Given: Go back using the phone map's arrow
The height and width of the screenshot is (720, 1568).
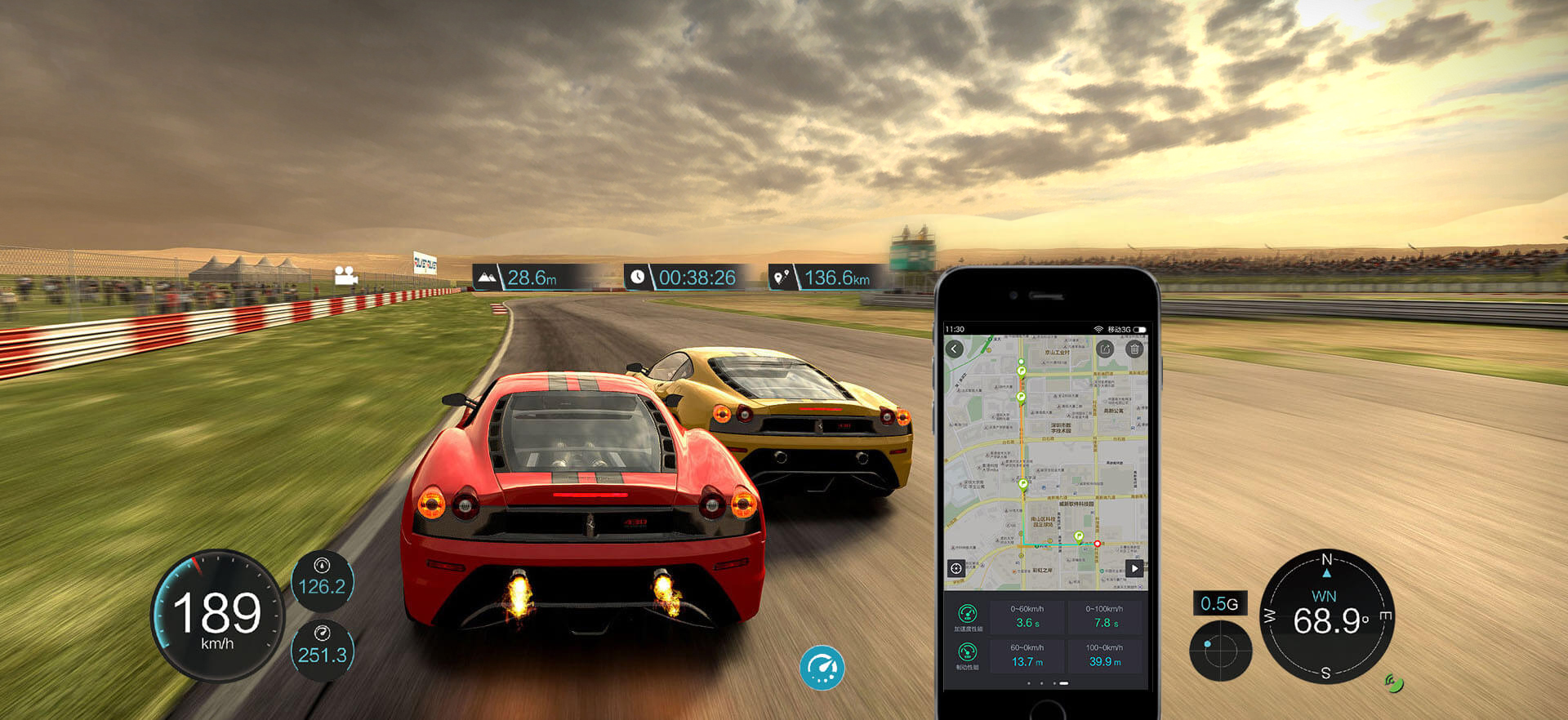Looking at the screenshot, I should (x=954, y=349).
